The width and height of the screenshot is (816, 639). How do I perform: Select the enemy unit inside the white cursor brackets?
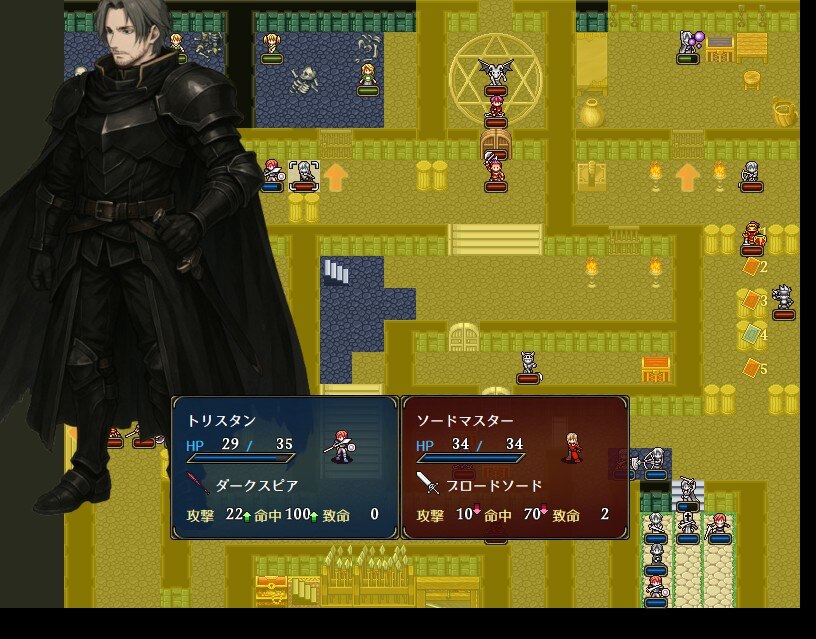coord(303,174)
